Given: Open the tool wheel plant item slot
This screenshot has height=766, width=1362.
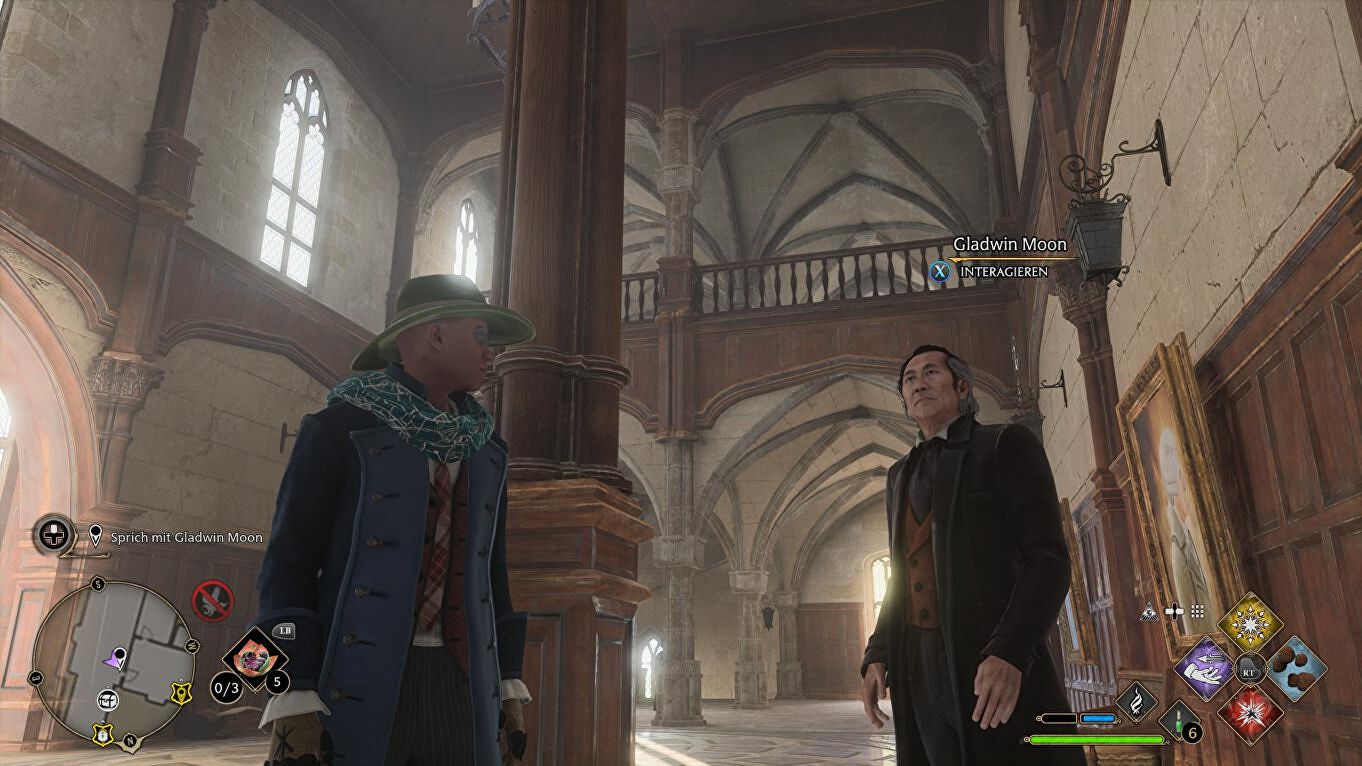Looking at the screenshot, I should tap(255, 657).
